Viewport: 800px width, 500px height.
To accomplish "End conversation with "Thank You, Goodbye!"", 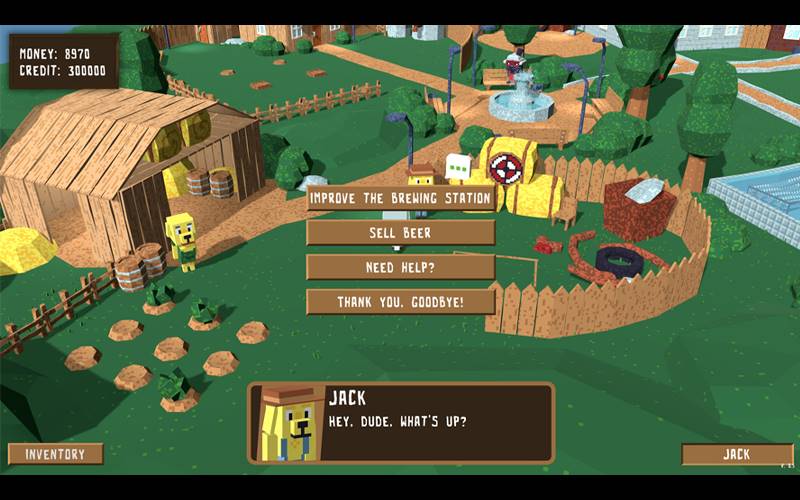I will pyautogui.click(x=400, y=302).
